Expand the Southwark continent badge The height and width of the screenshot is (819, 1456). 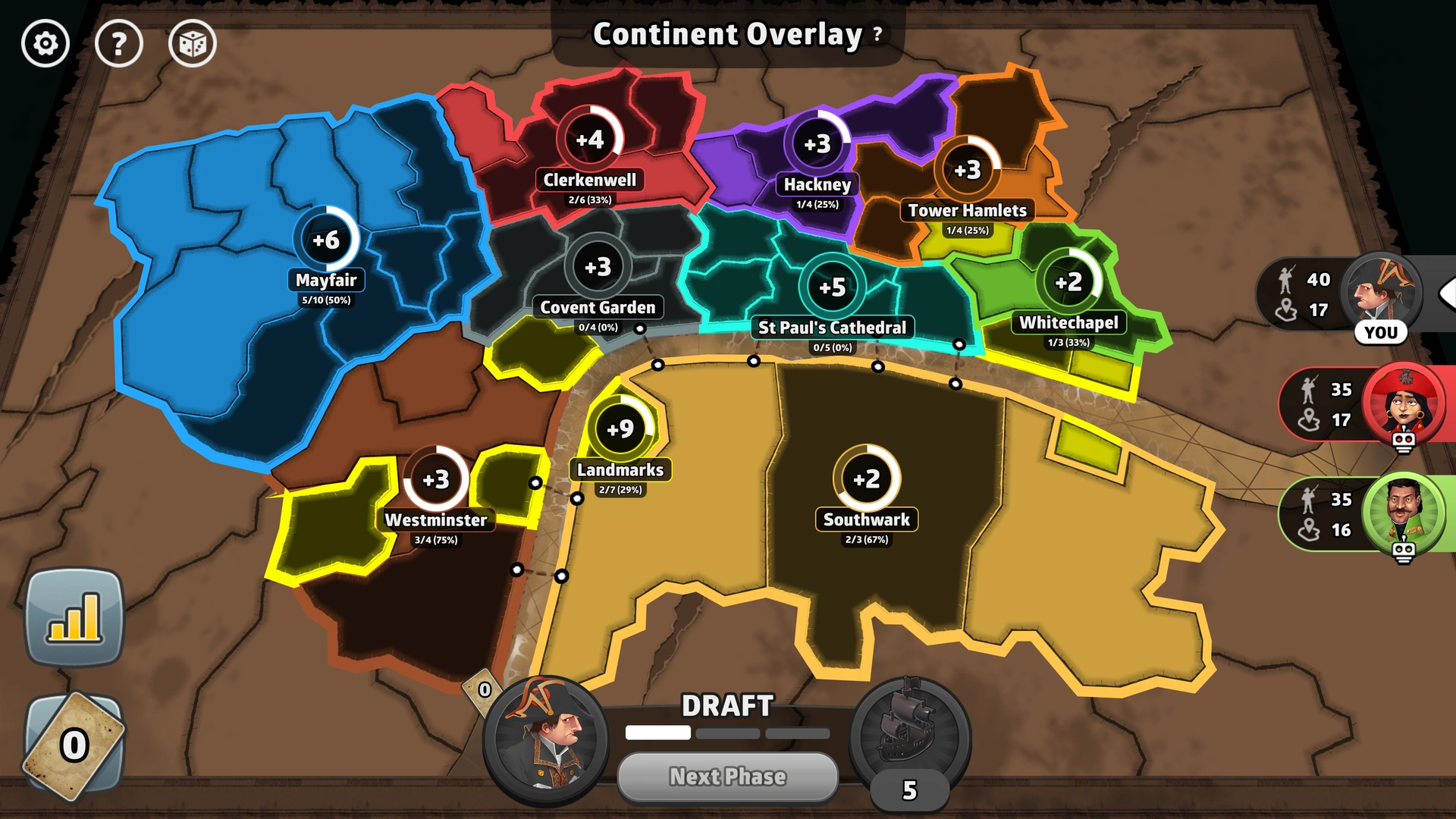tap(866, 478)
